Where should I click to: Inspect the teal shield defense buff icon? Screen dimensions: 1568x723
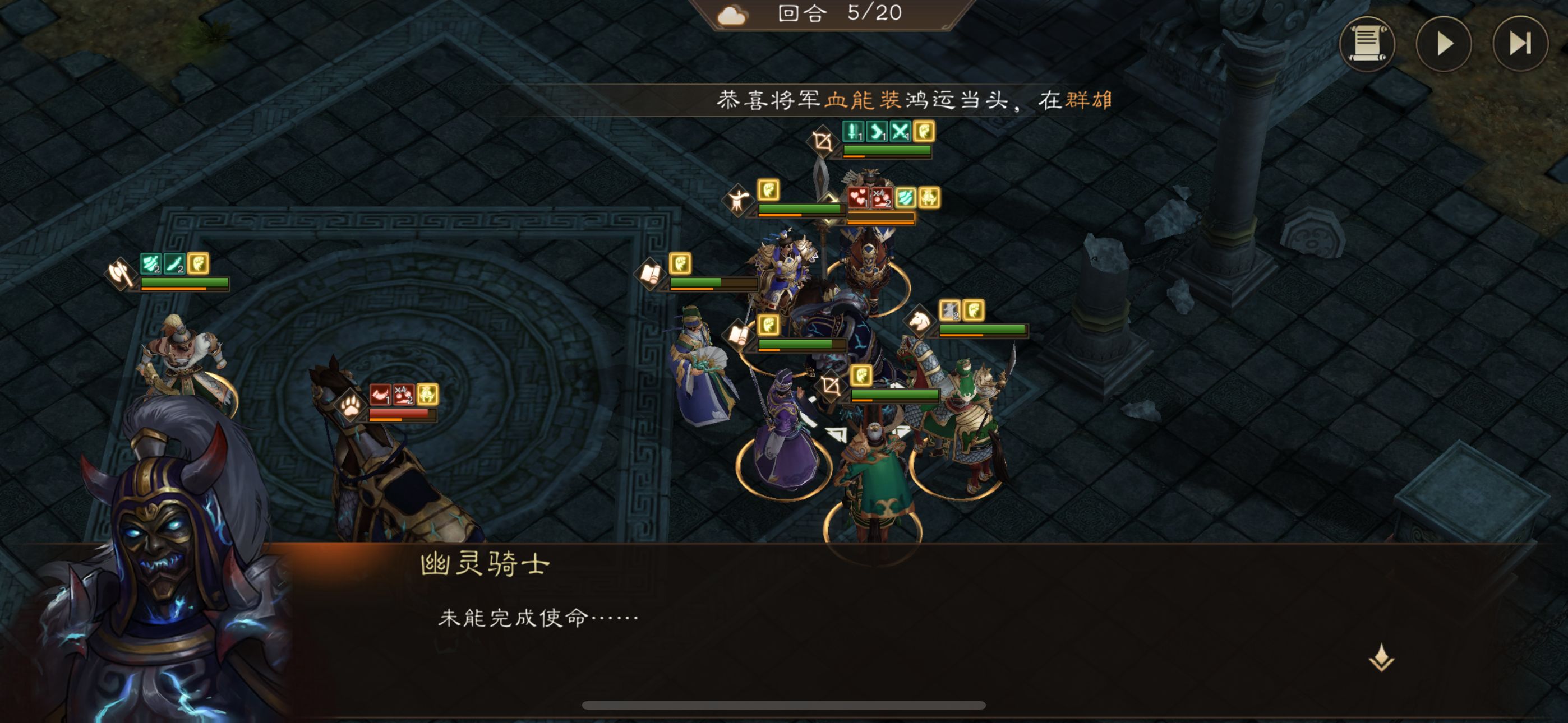[906, 197]
